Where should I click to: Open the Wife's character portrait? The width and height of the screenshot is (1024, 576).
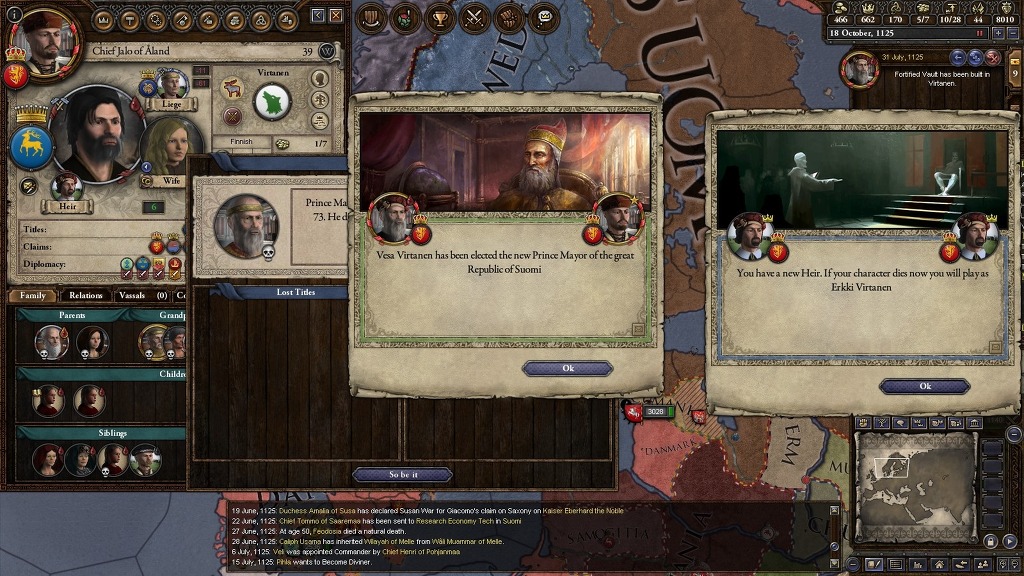(x=167, y=150)
